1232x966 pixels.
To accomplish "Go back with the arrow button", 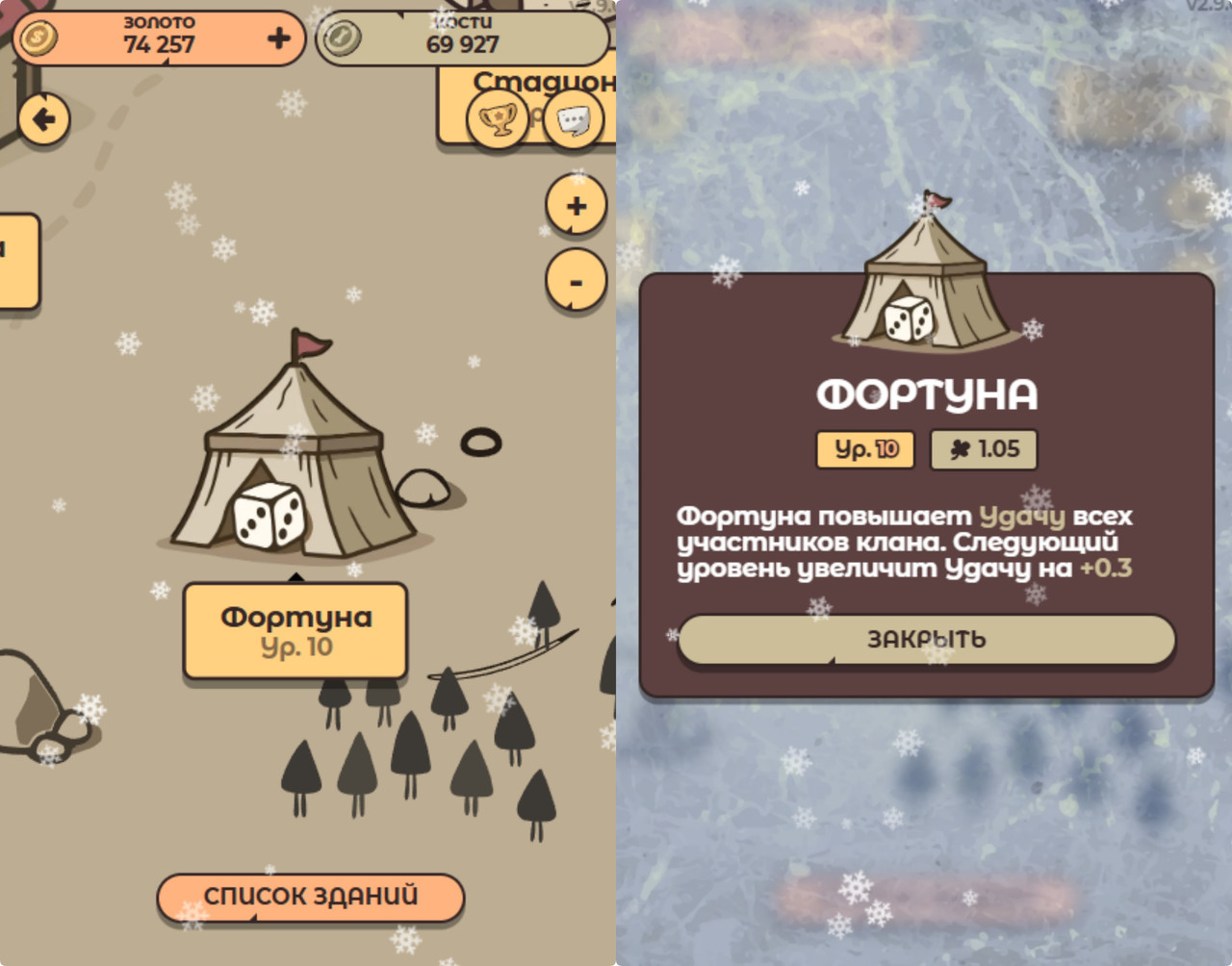I will pyautogui.click(x=43, y=119).
